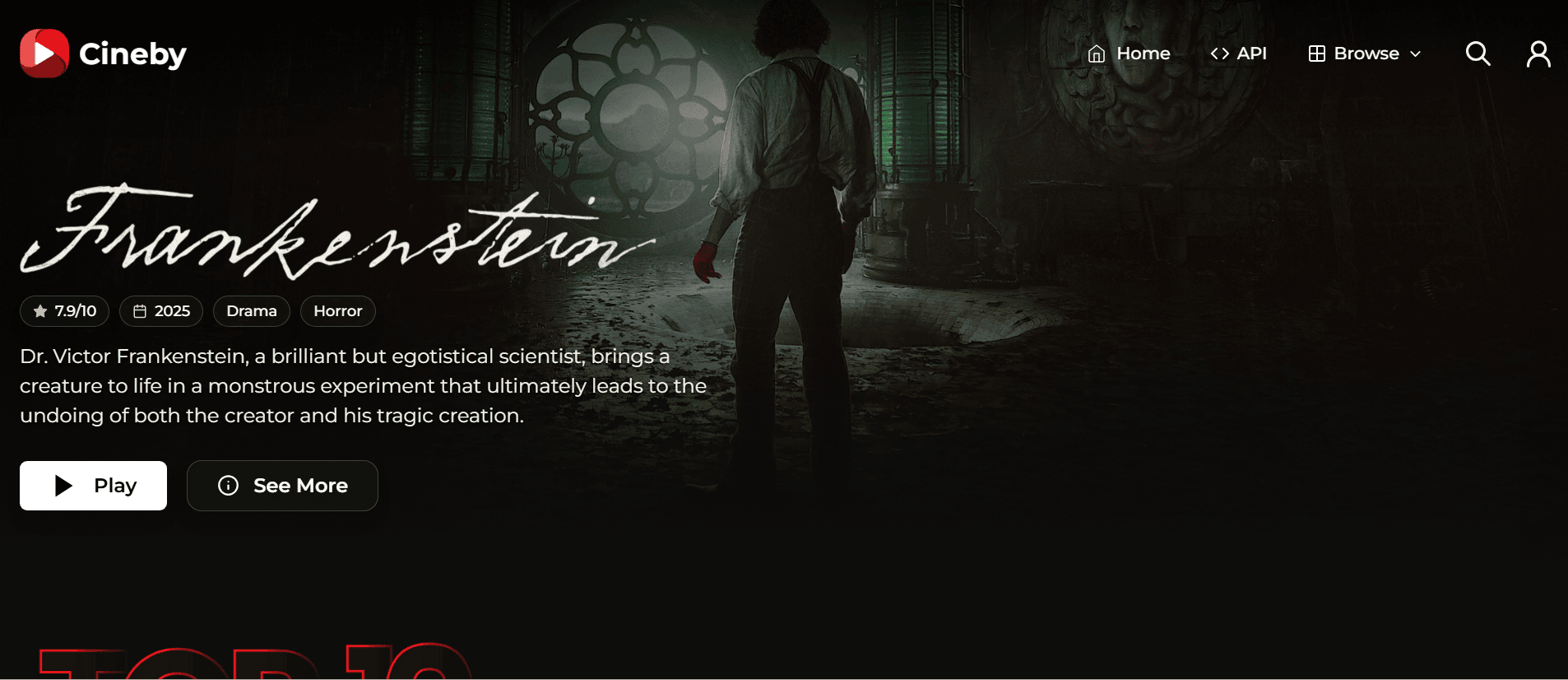Image resolution: width=1568 pixels, height=680 pixels.
Task: Click the Cineby logo
Action: click(x=104, y=54)
